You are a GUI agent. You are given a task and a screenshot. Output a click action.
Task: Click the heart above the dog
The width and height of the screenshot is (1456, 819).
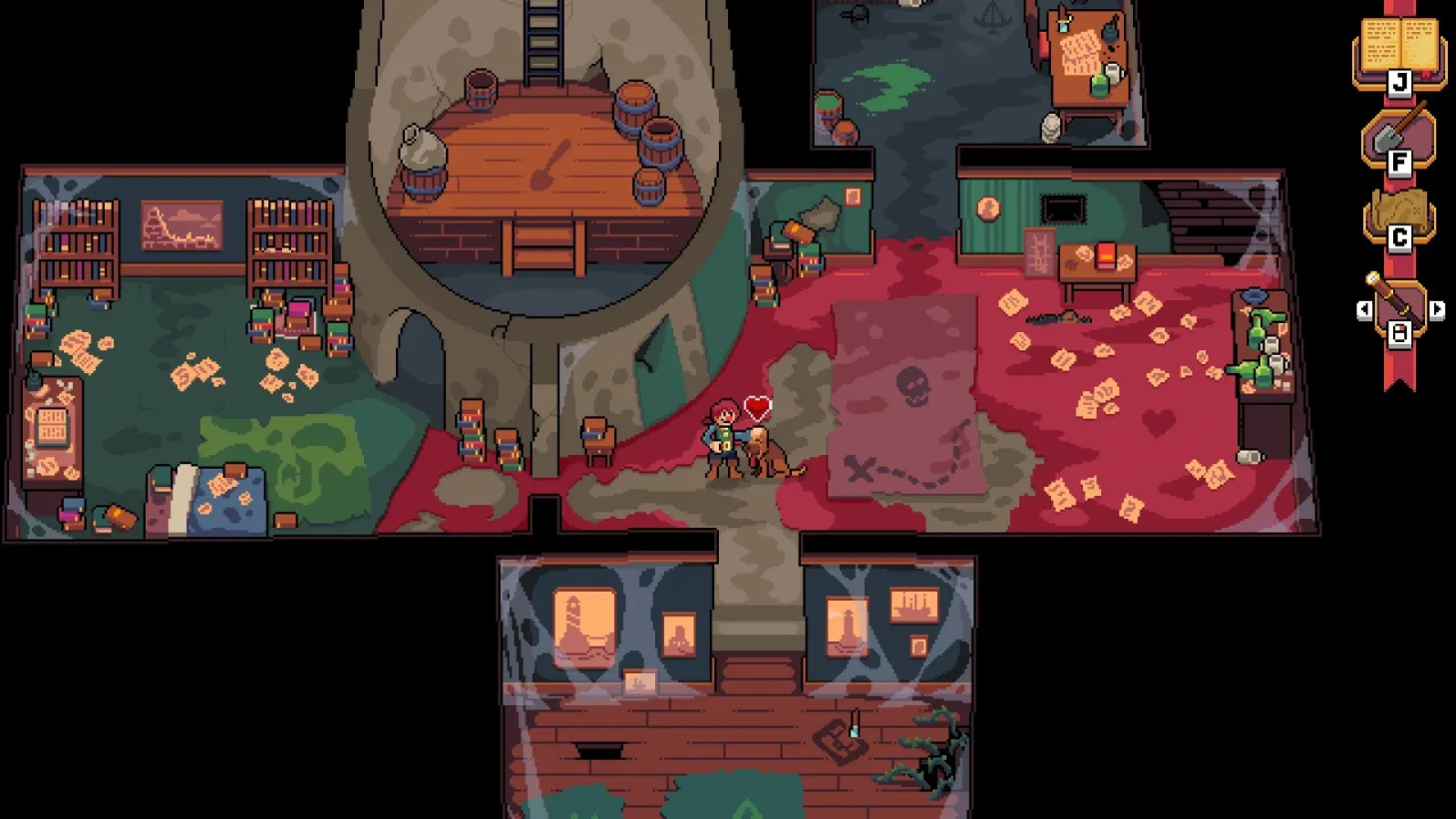[755, 406]
